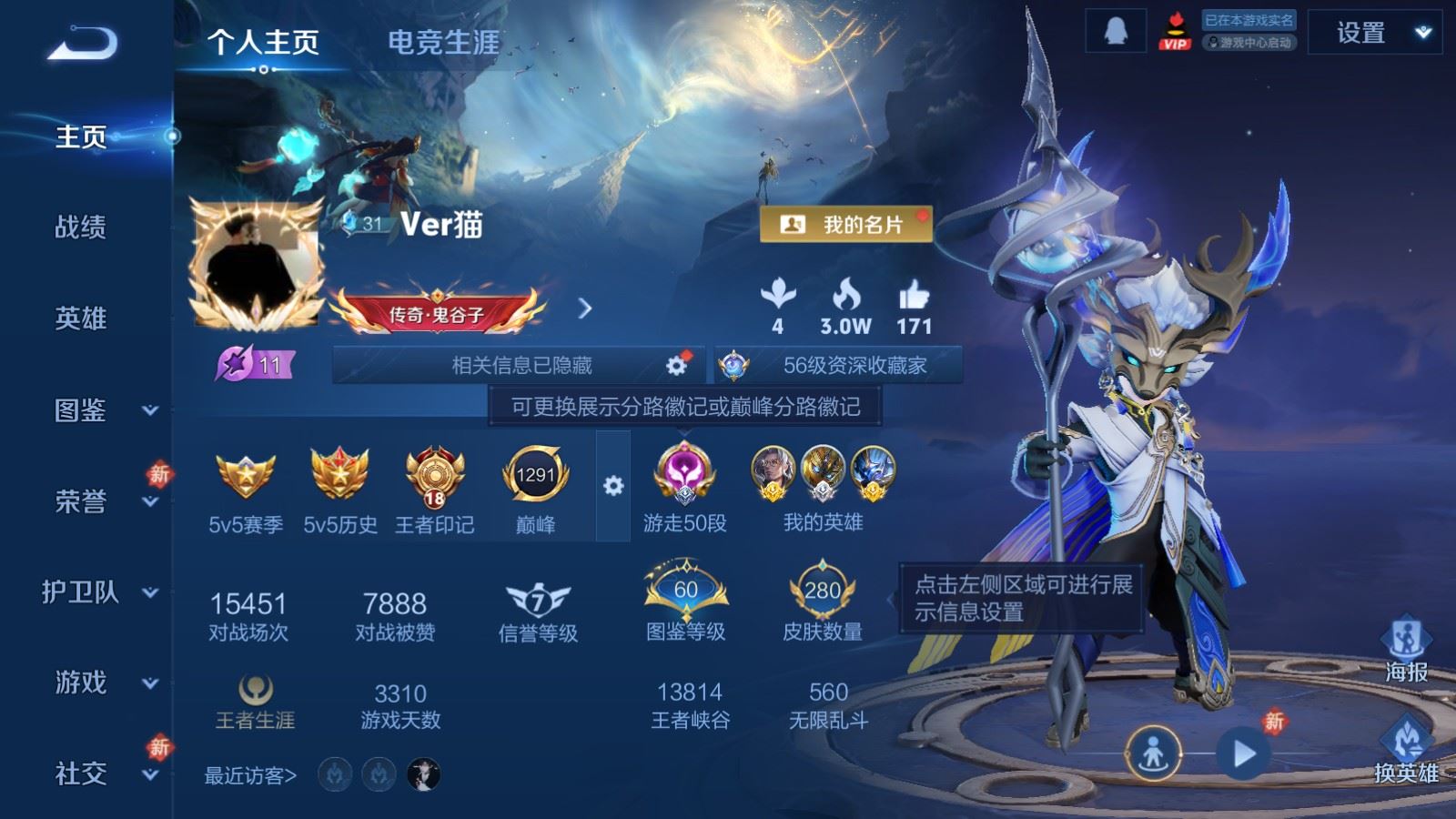Open the 英雄 section
This screenshot has height=819, width=1456.
click(80, 318)
